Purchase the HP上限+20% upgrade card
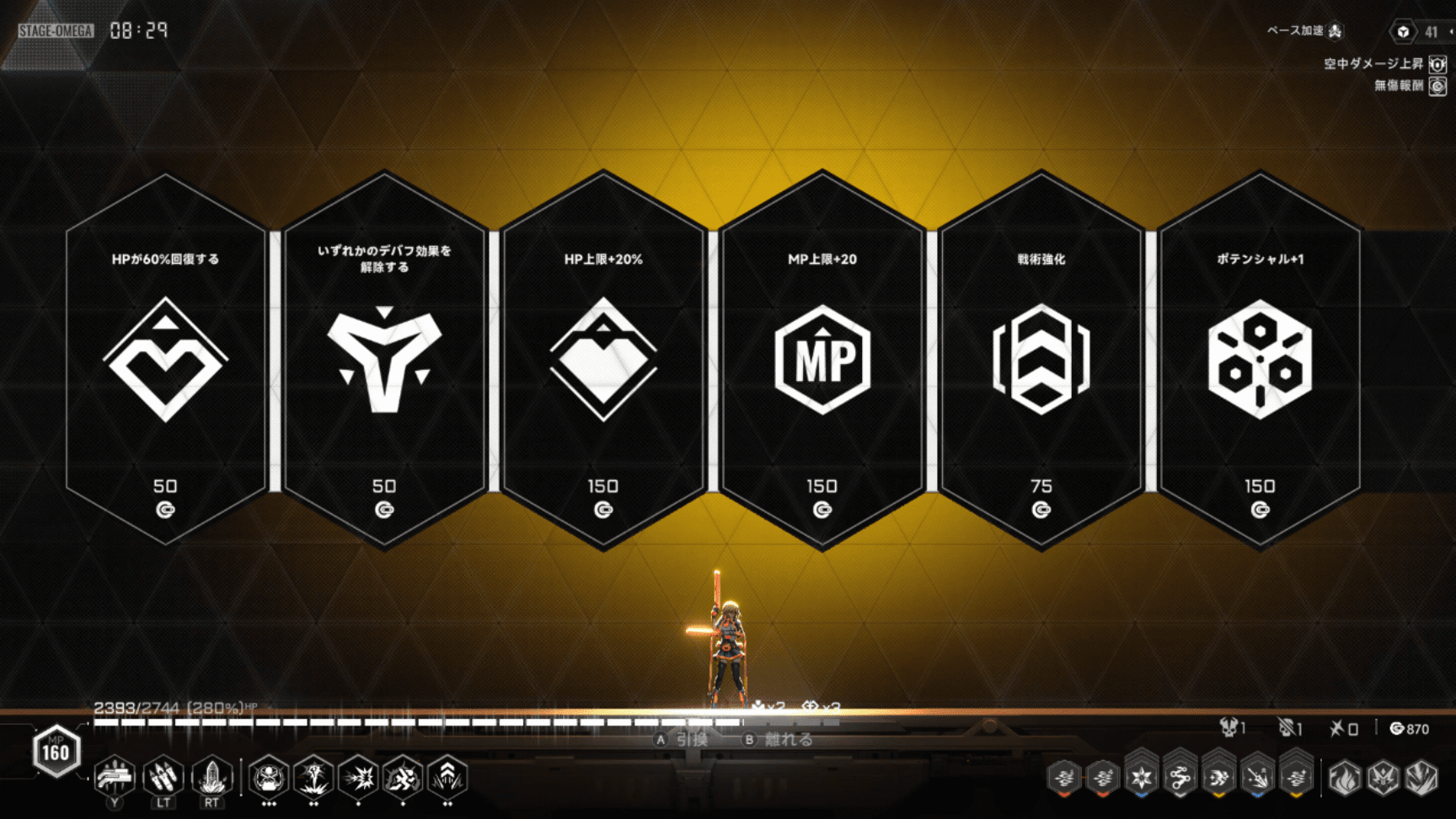Image resolution: width=1456 pixels, height=819 pixels. [603, 360]
